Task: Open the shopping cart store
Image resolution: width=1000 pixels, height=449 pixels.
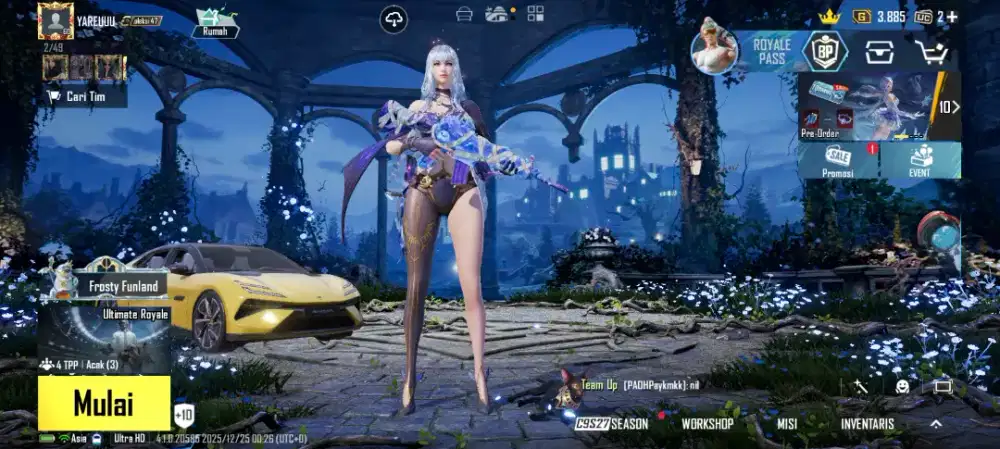Action: click(x=931, y=51)
